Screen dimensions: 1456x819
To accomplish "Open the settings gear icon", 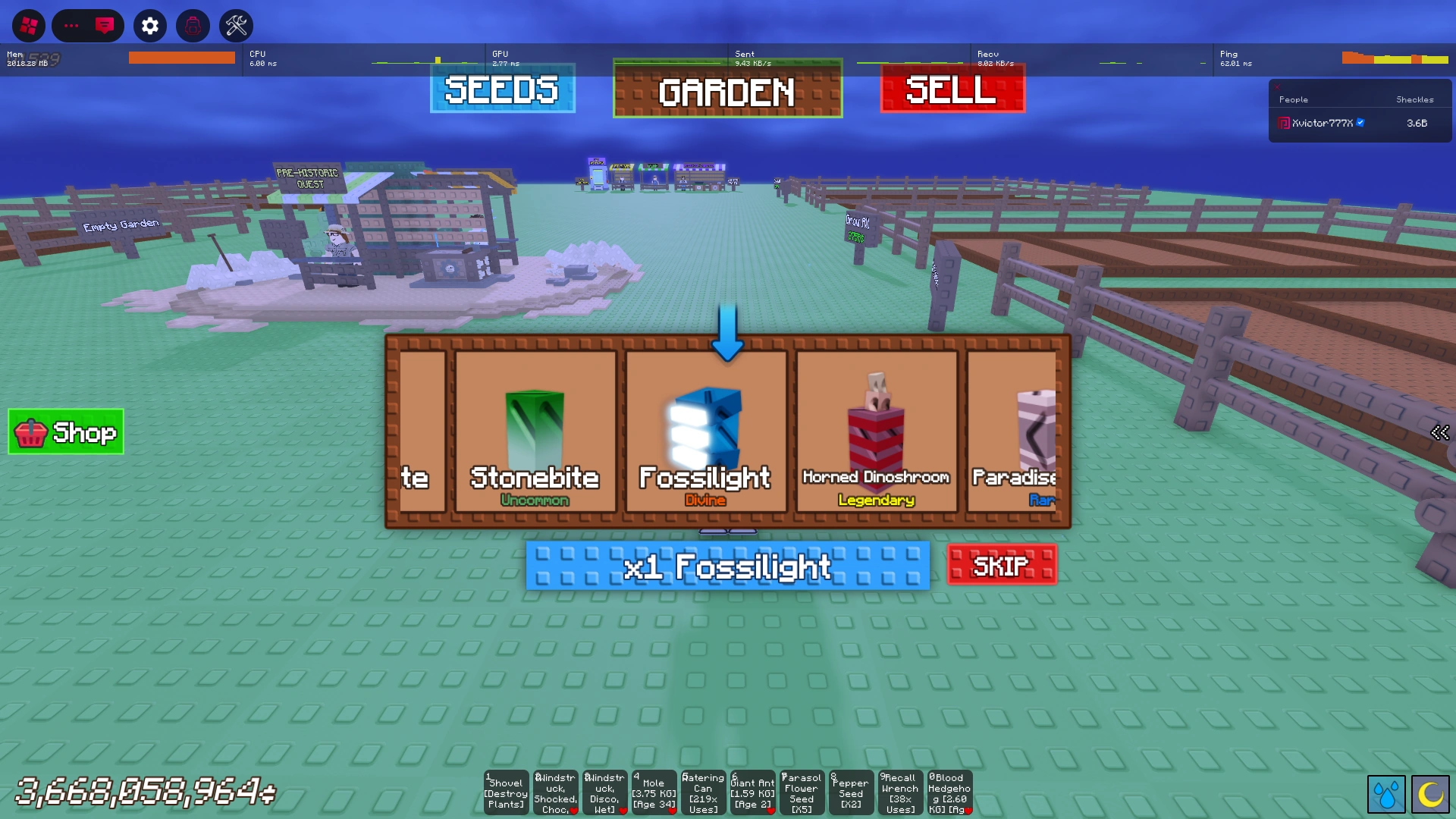I will pyautogui.click(x=149, y=25).
